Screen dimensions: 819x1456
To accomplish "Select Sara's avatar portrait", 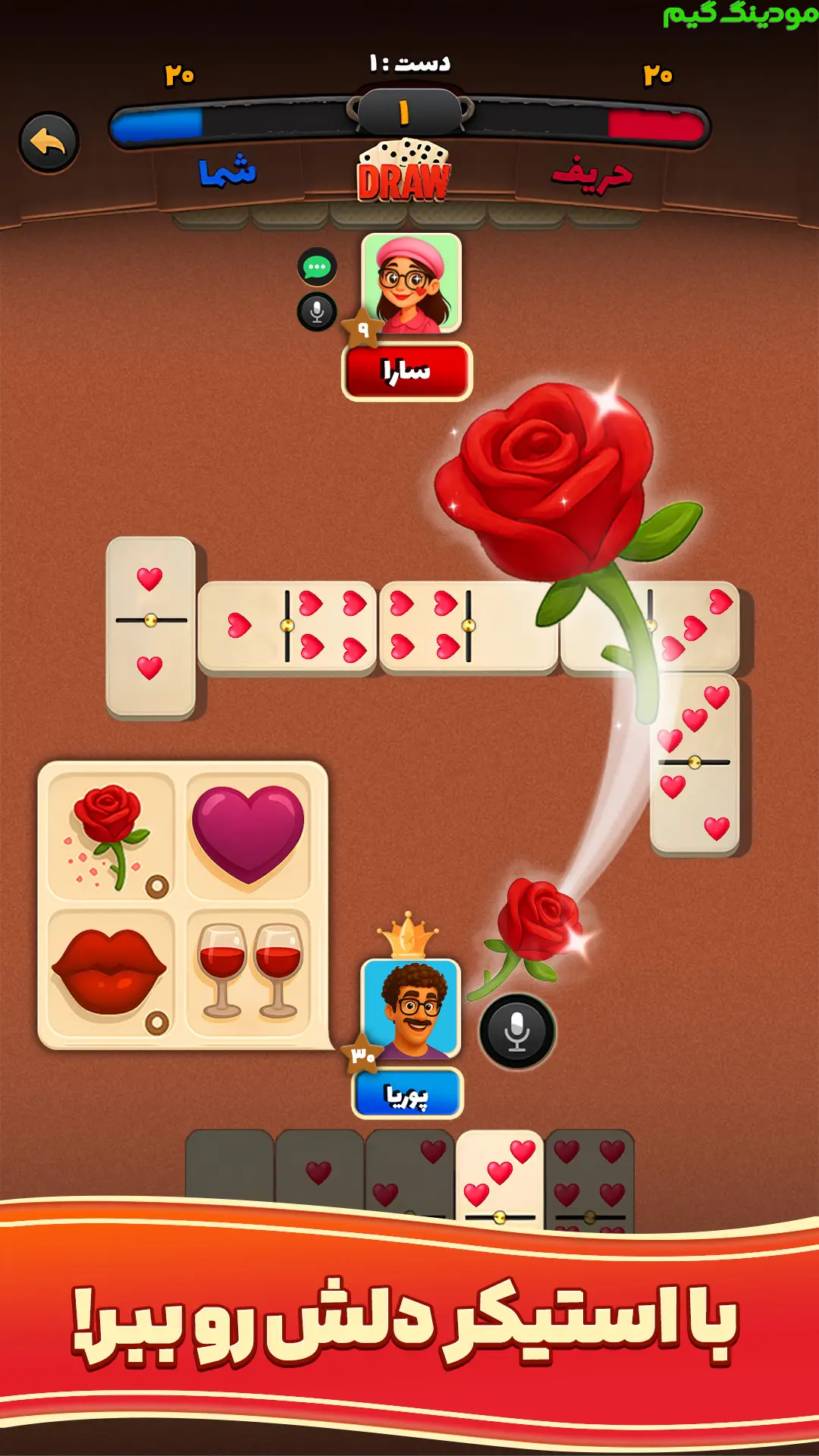I will click(x=411, y=284).
